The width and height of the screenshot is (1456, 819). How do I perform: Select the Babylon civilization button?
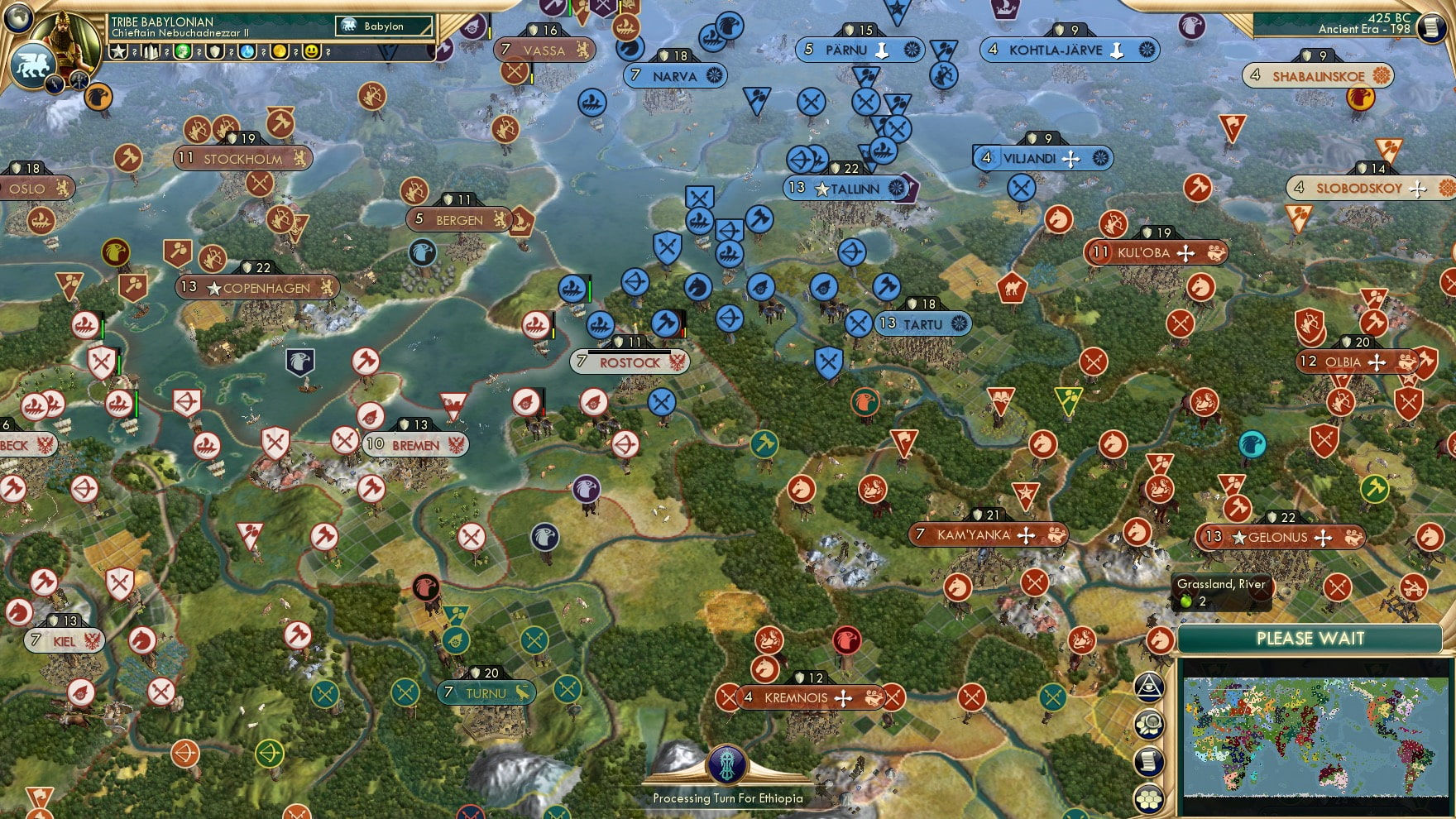click(384, 26)
